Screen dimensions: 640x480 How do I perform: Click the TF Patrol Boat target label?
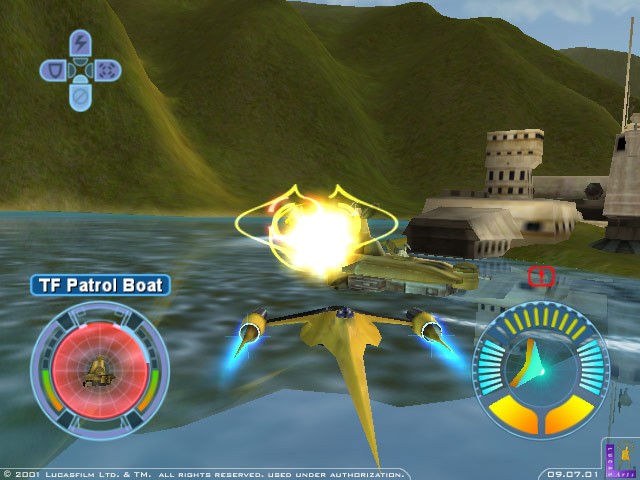tap(100, 285)
